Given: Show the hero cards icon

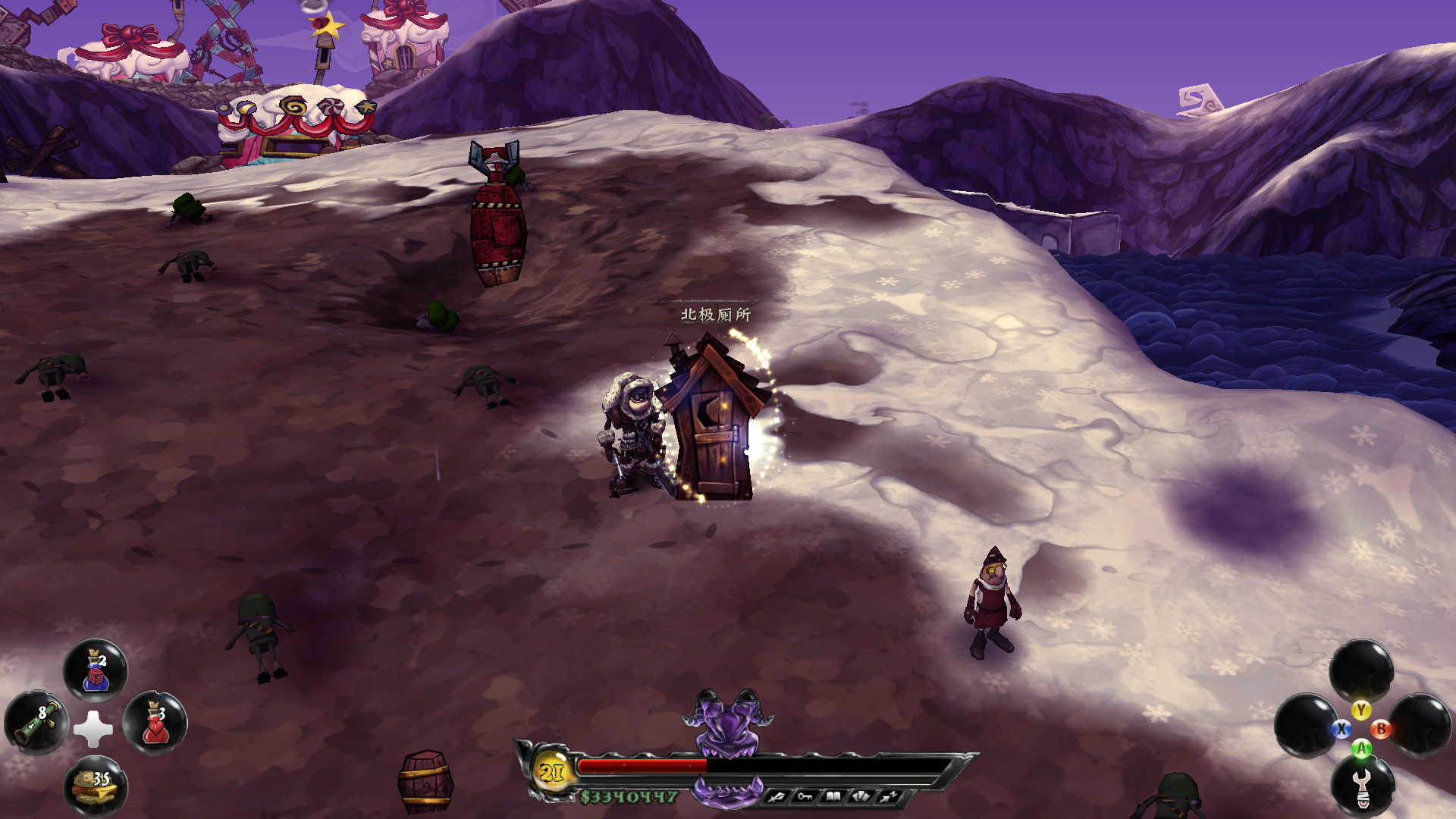Looking at the screenshot, I should point(861,796).
